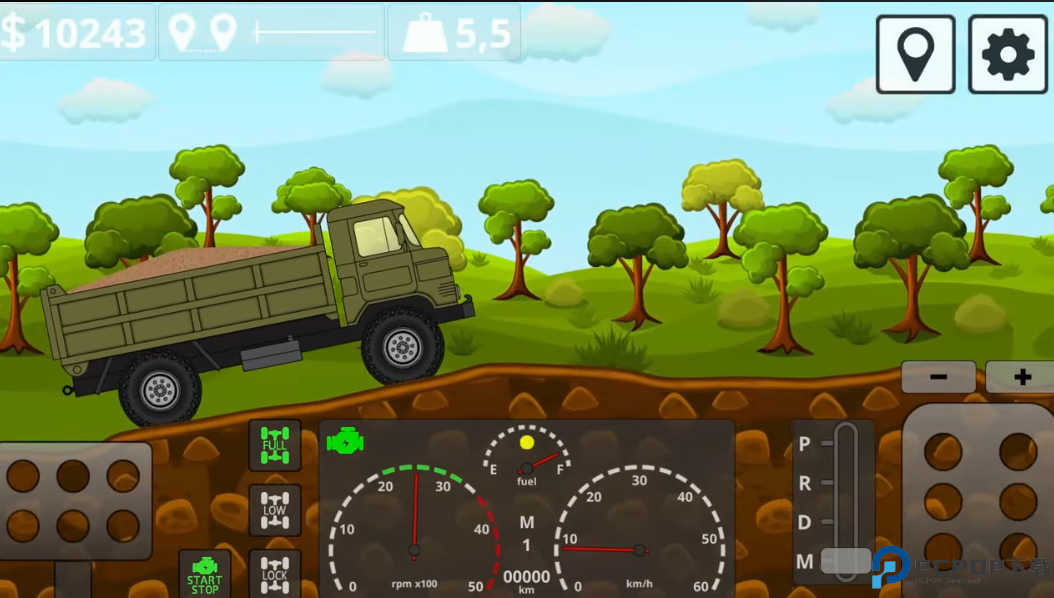Step on the brake pedal
Viewport: 1054px width, 598px height.
tap(74, 500)
